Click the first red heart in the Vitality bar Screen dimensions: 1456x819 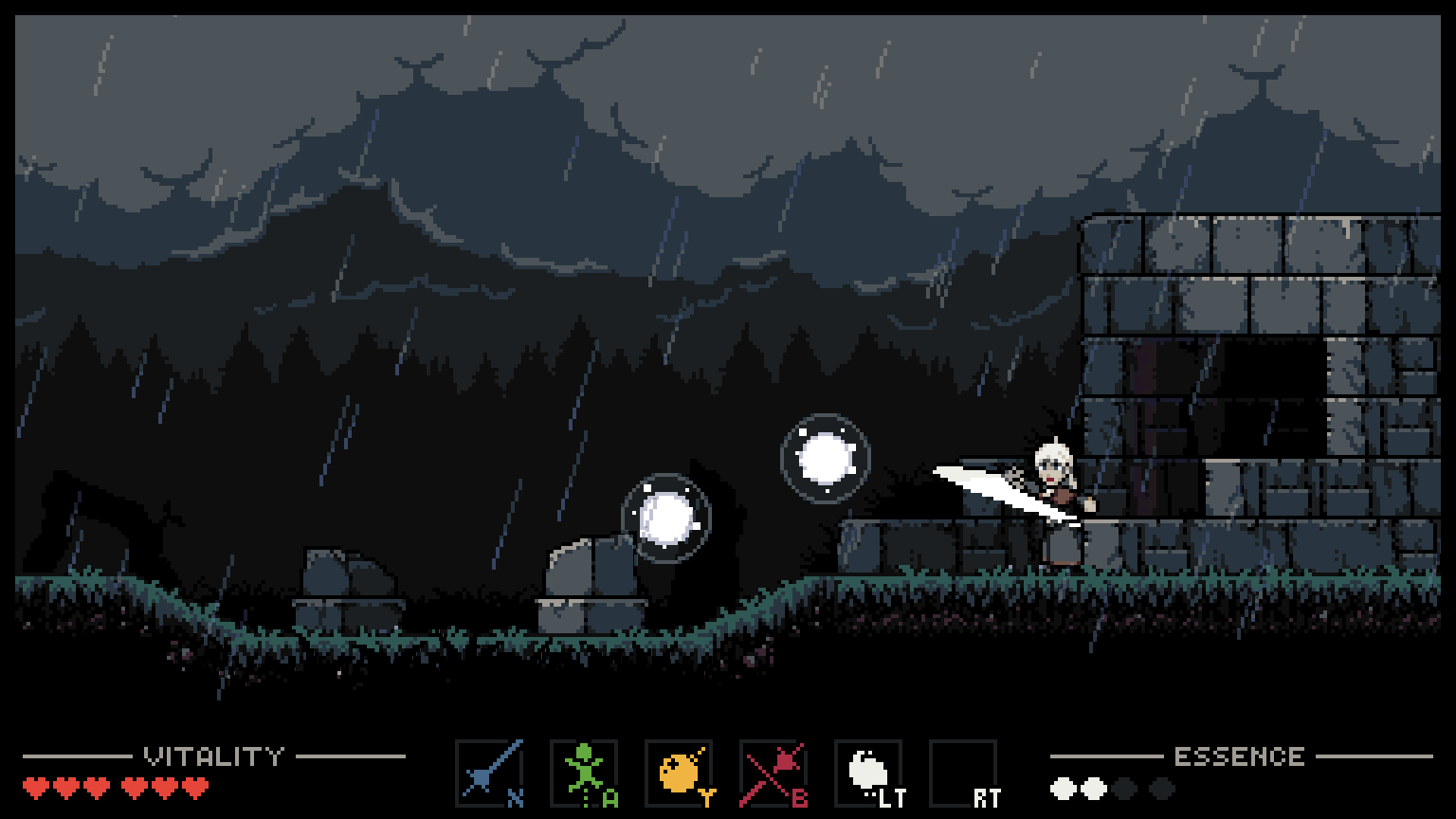click(x=35, y=786)
